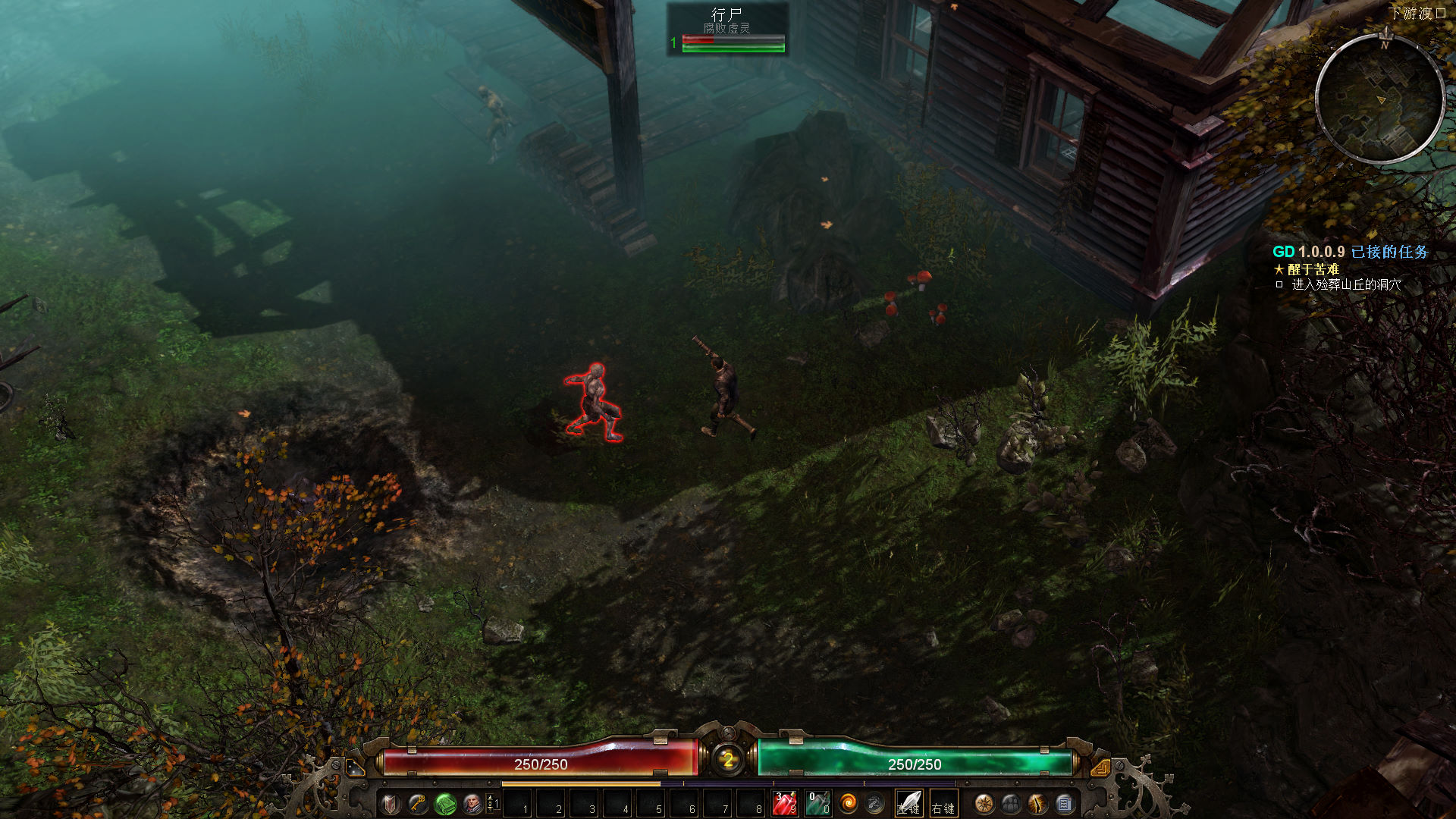Select the 醒于苦难 quest tracker entry
Image resolution: width=1456 pixels, height=819 pixels.
pos(1313,269)
